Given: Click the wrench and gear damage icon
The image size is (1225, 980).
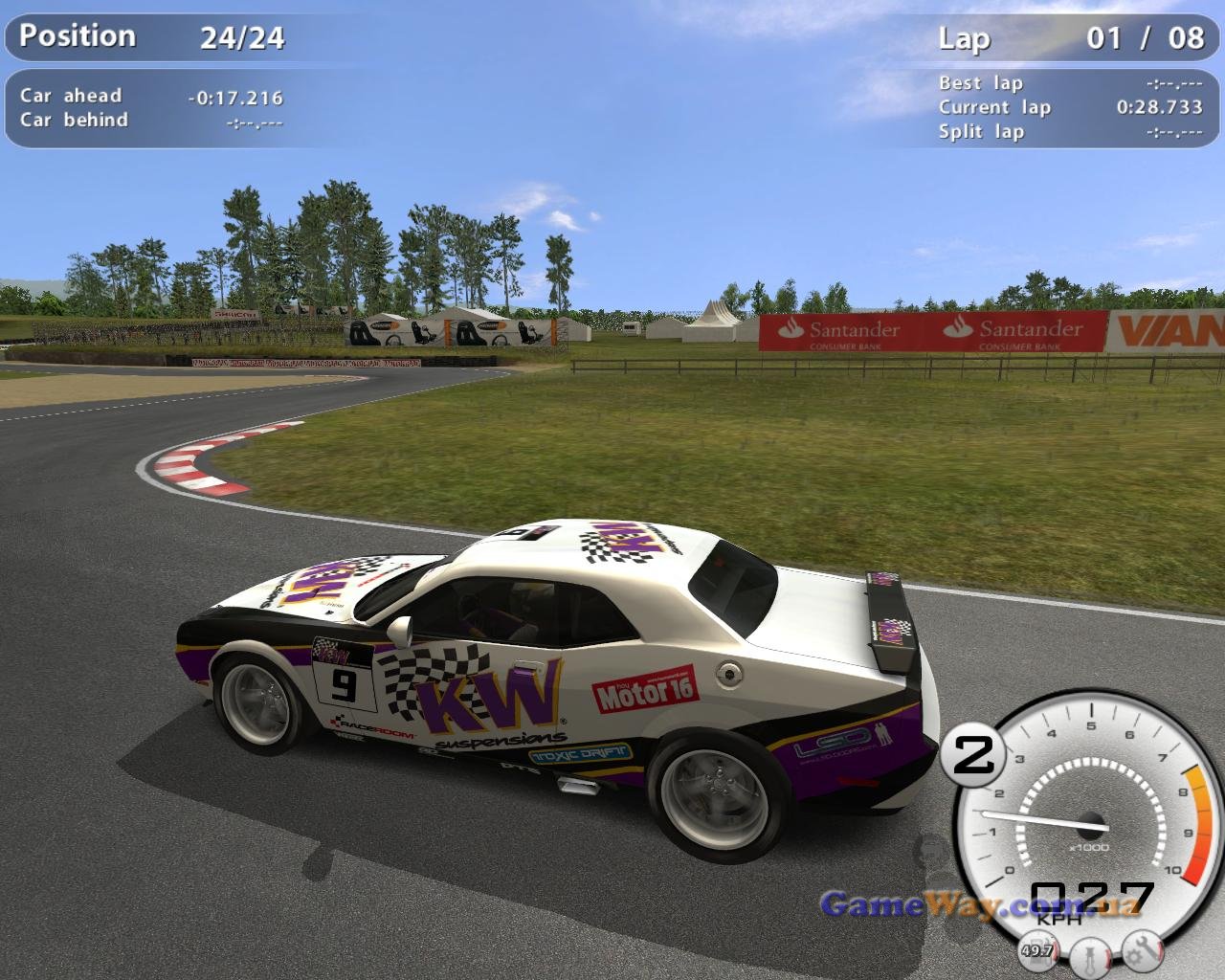Looking at the screenshot, I should click(1143, 949).
